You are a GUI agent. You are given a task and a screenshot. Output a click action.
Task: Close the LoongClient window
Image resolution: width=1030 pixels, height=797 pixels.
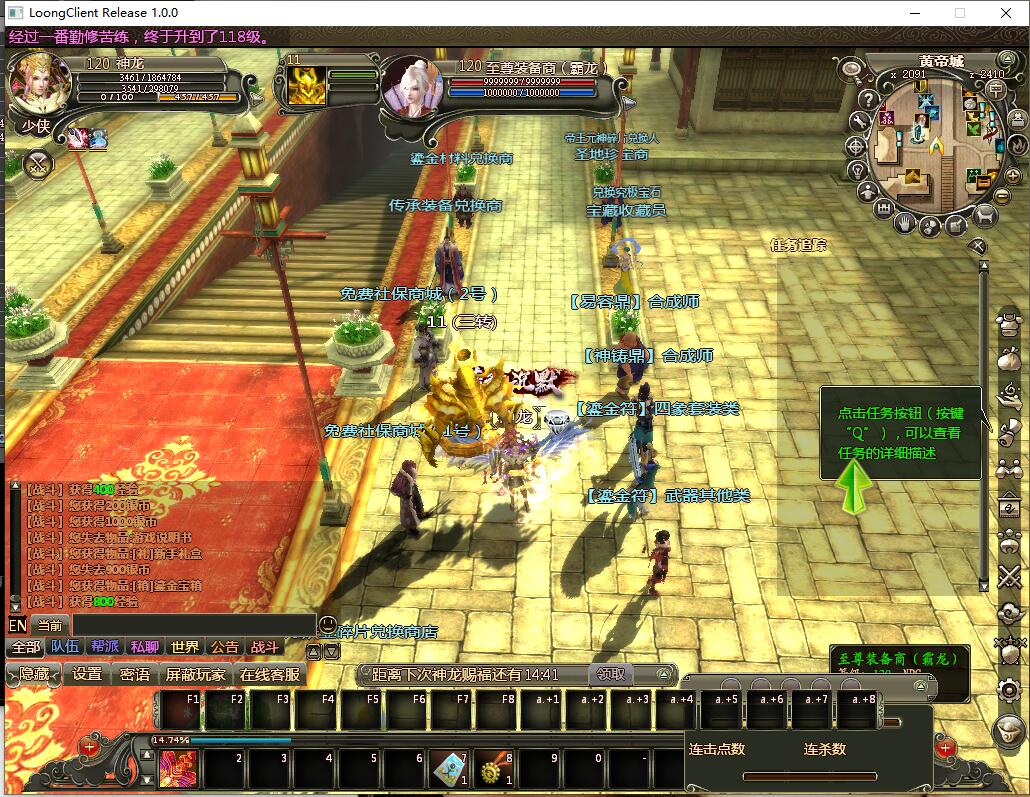[x=1006, y=13]
